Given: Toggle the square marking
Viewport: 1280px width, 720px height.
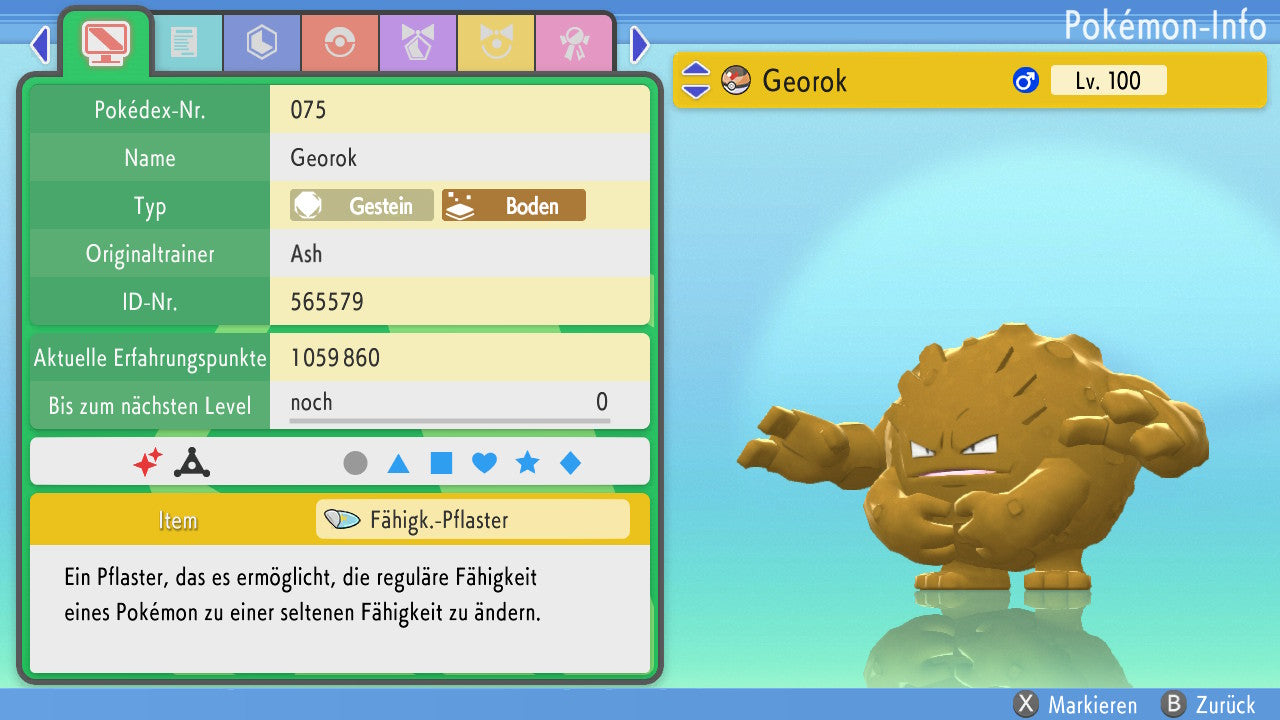Looking at the screenshot, I should coord(441,463).
